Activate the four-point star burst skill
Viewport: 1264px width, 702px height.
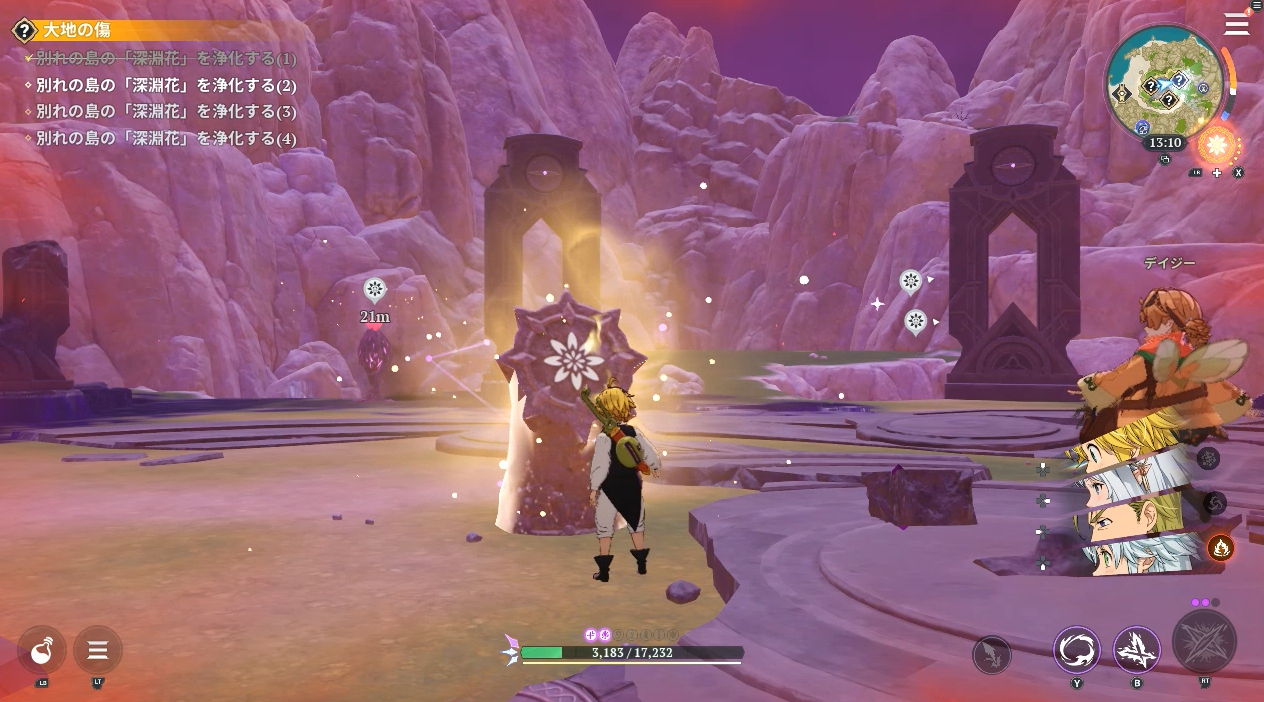pos(1137,651)
